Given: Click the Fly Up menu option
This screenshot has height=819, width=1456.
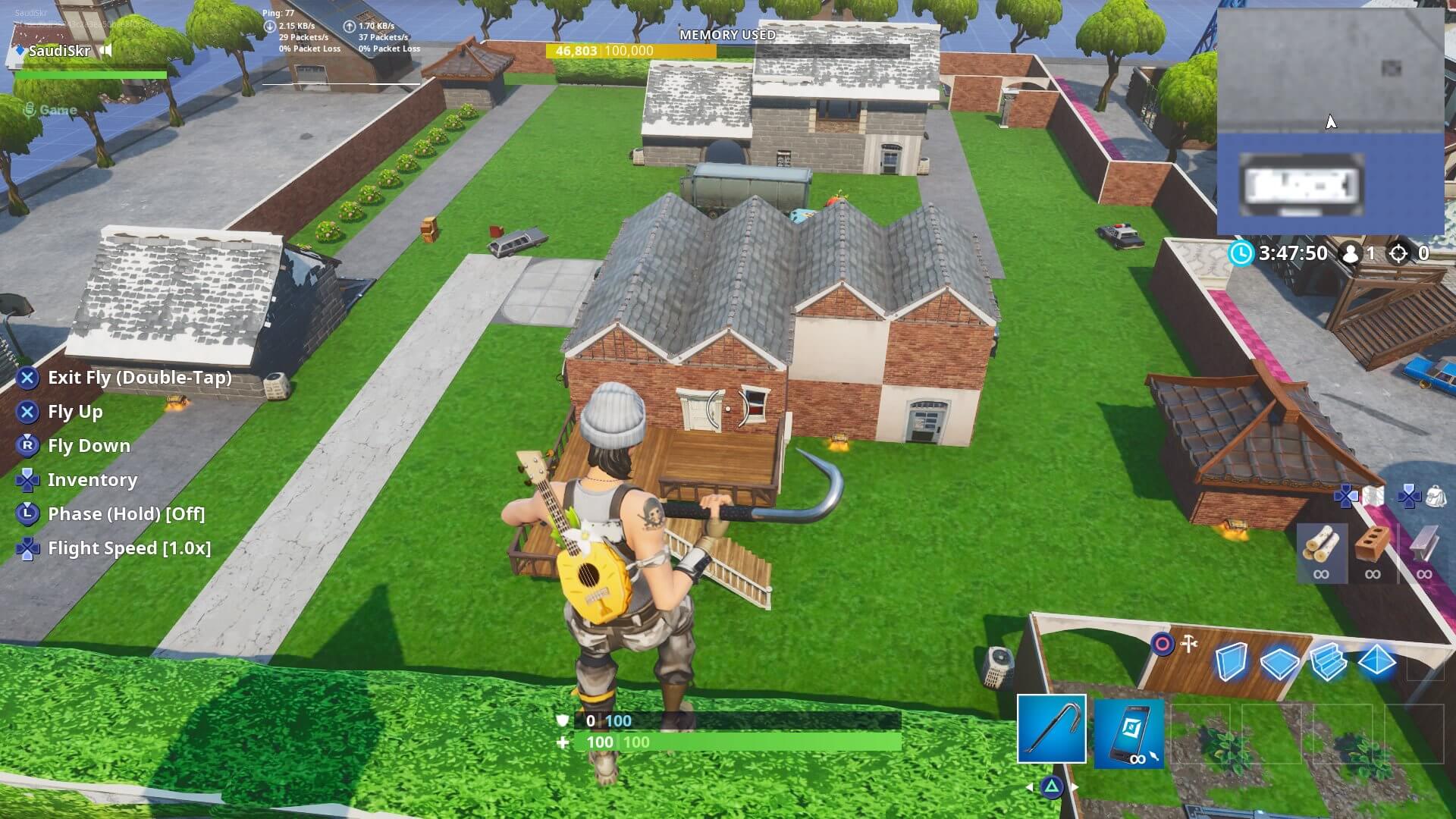Looking at the screenshot, I should click(76, 412).
